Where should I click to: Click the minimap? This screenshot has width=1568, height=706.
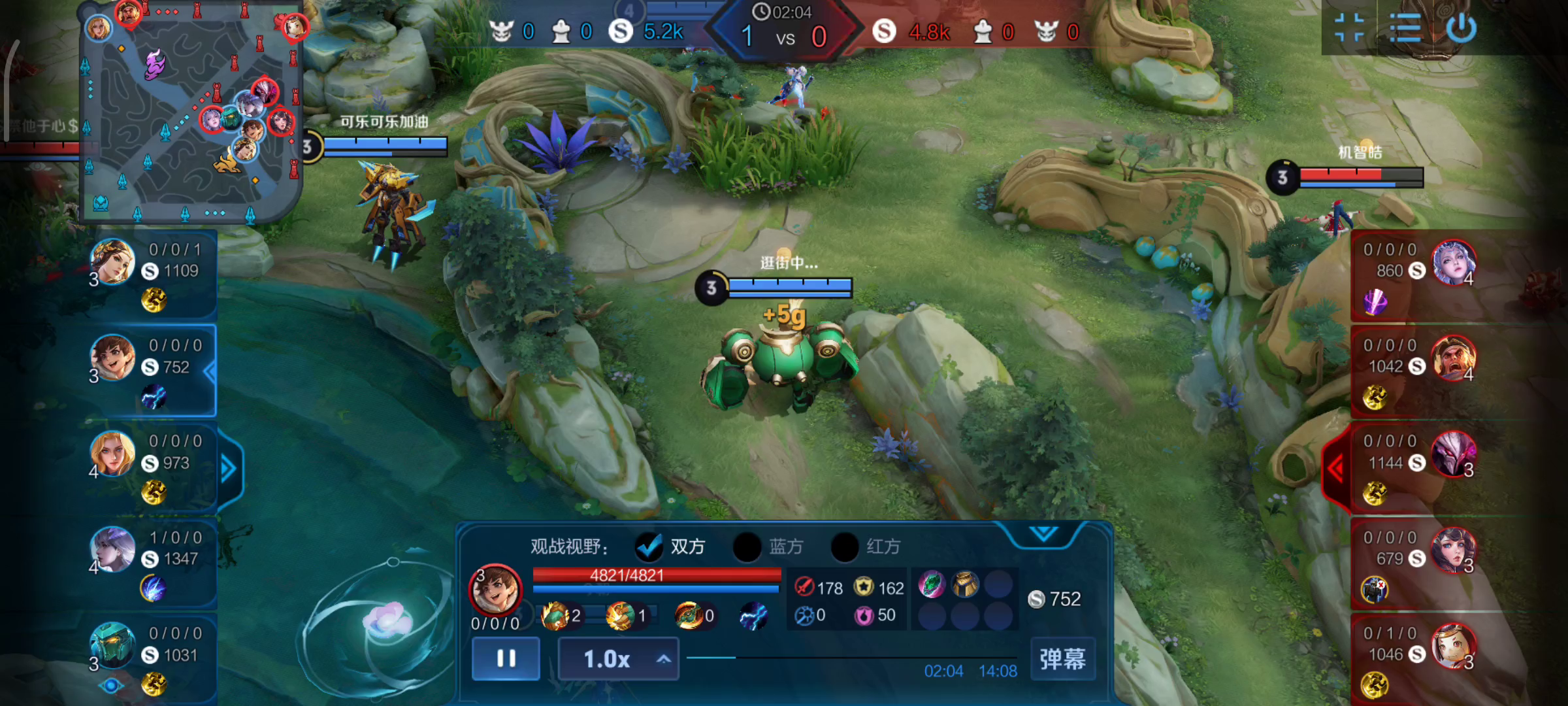tap(189, 111)
